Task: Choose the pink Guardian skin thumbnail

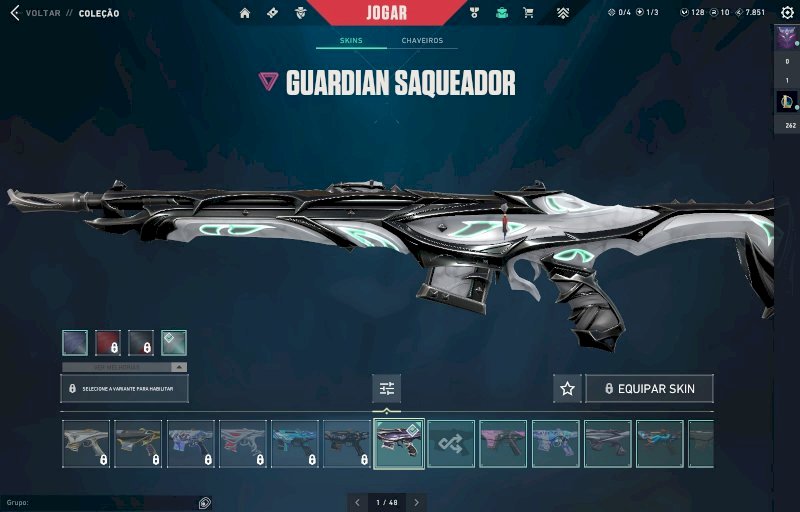Action: (x=503, y=444)
